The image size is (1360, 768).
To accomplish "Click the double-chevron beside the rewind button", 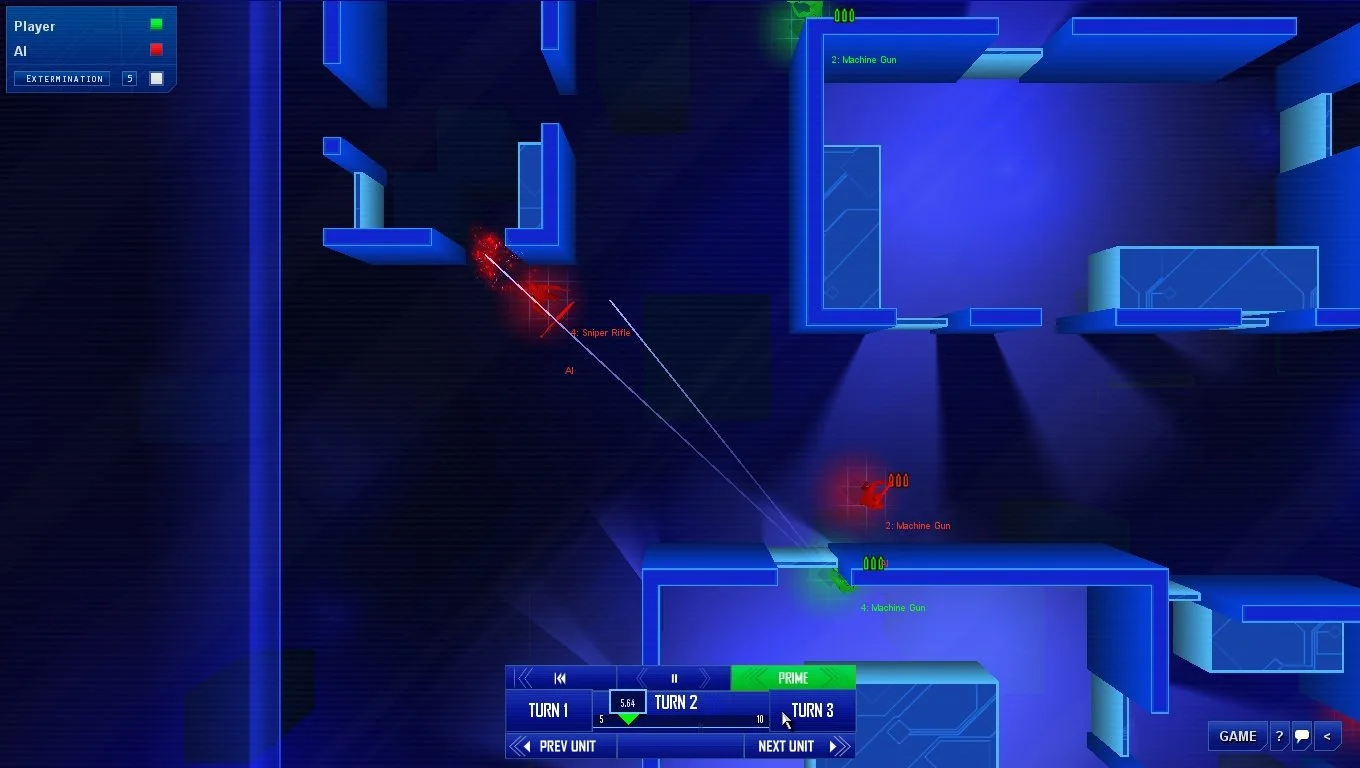I will click(524, 677).
